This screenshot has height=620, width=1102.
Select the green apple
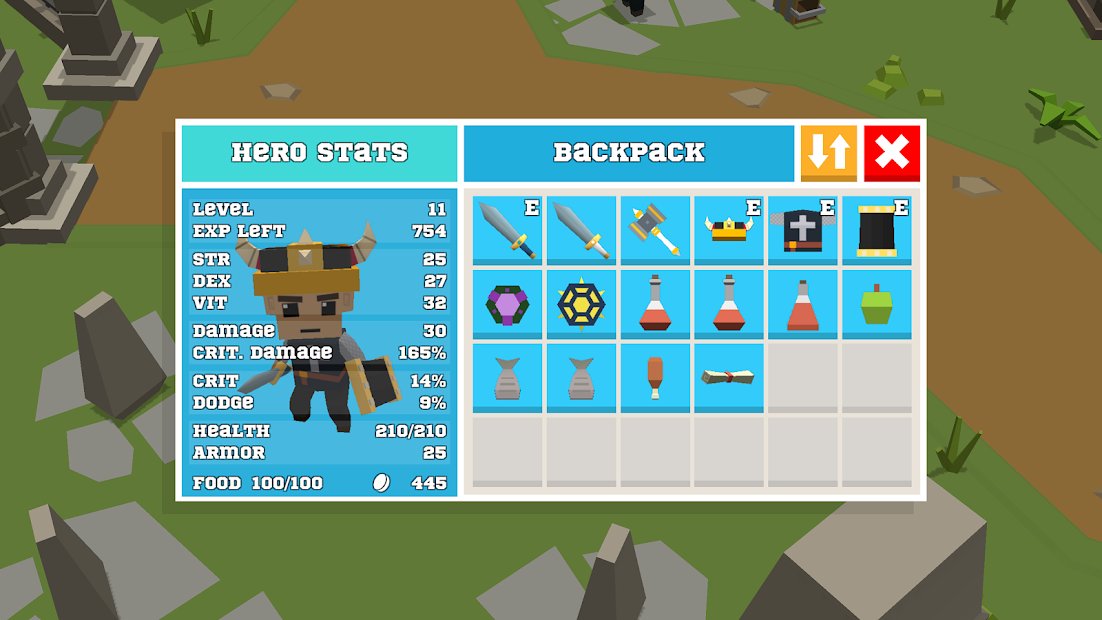(877, 304)
